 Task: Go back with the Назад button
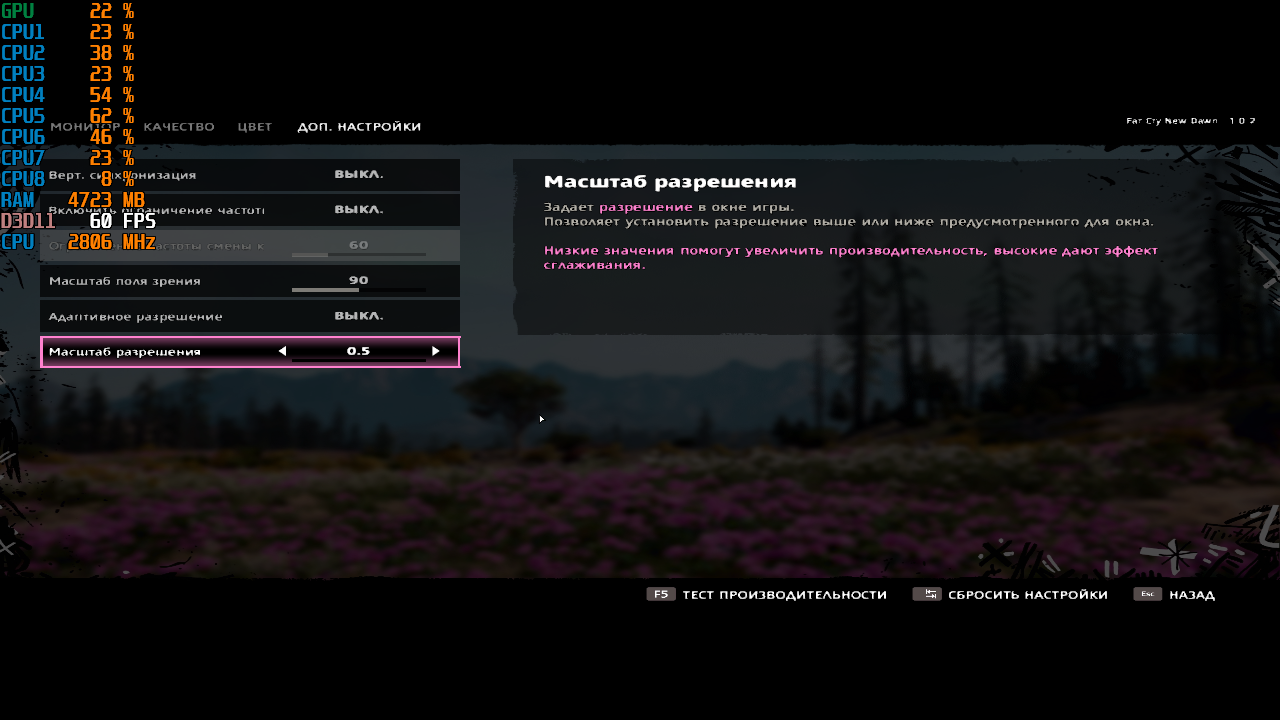tap(1175, 595)
